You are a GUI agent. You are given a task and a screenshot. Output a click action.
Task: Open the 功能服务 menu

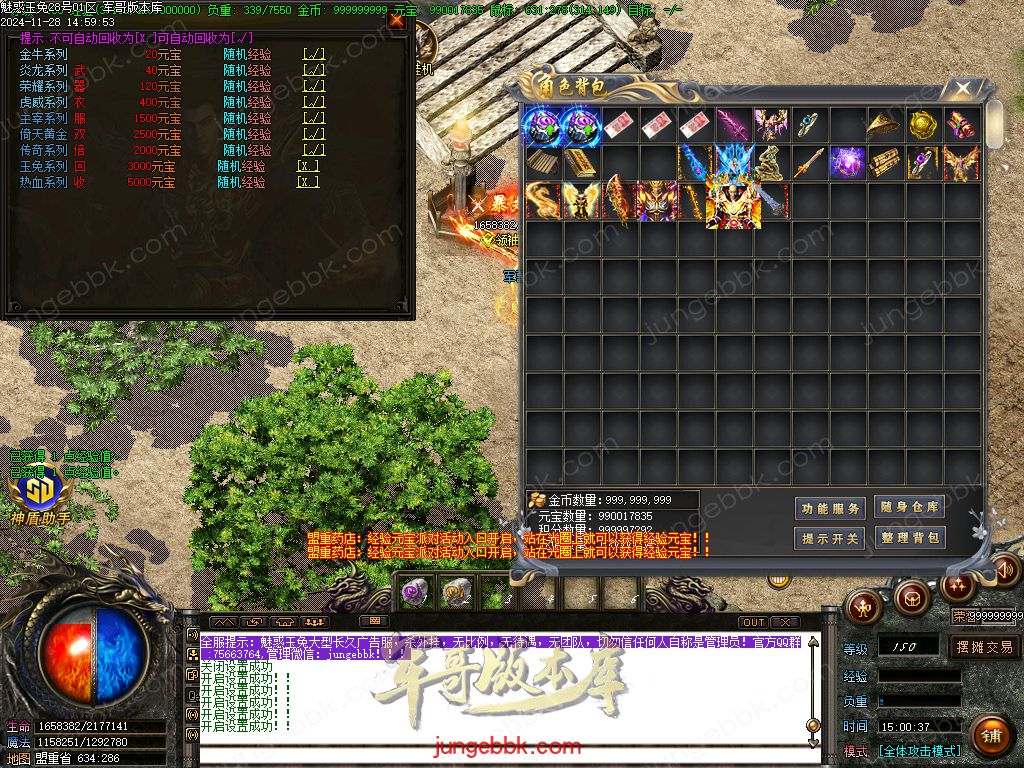830,509
